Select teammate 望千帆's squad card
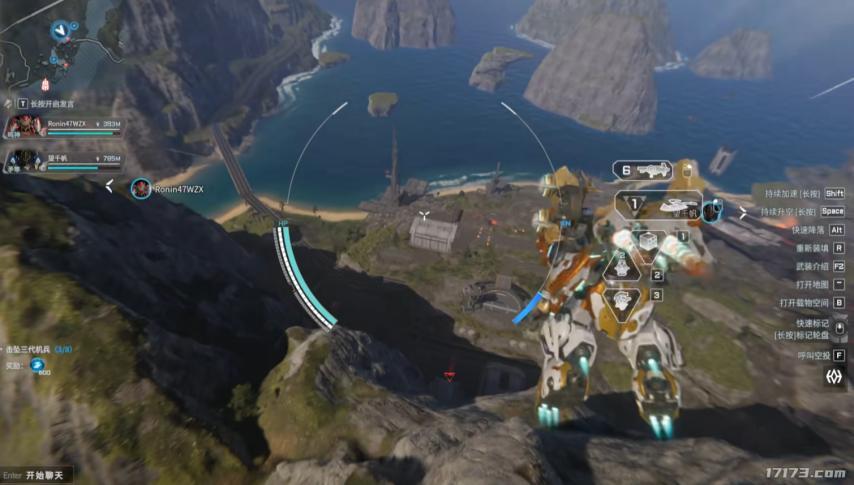The image size is (854, 485). (65, 160)
